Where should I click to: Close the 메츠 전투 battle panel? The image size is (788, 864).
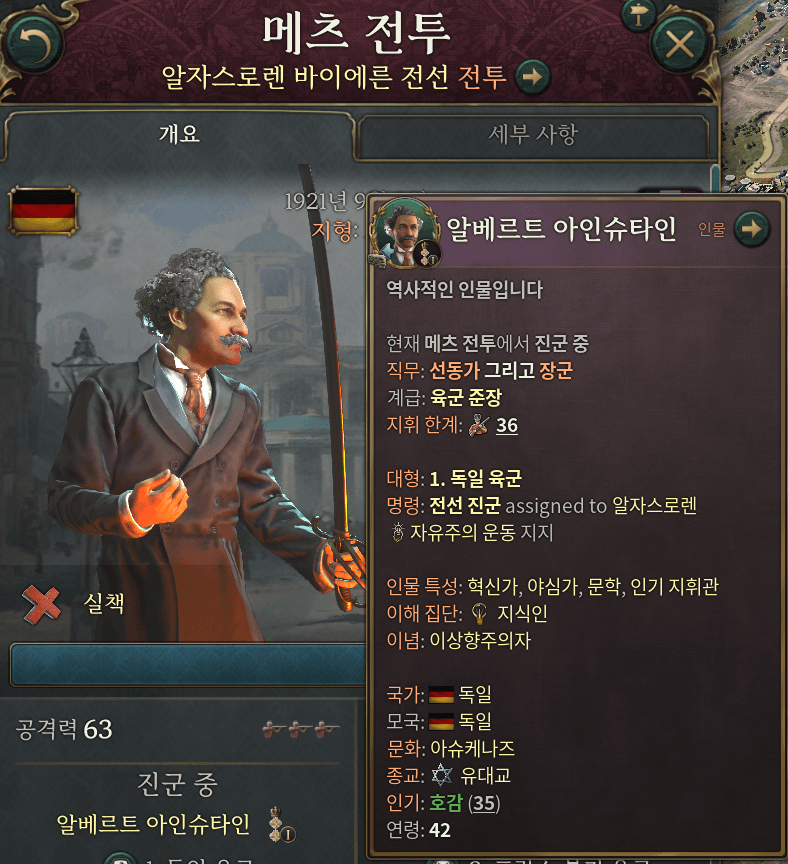pyautogui.click(x=680, y=44)
